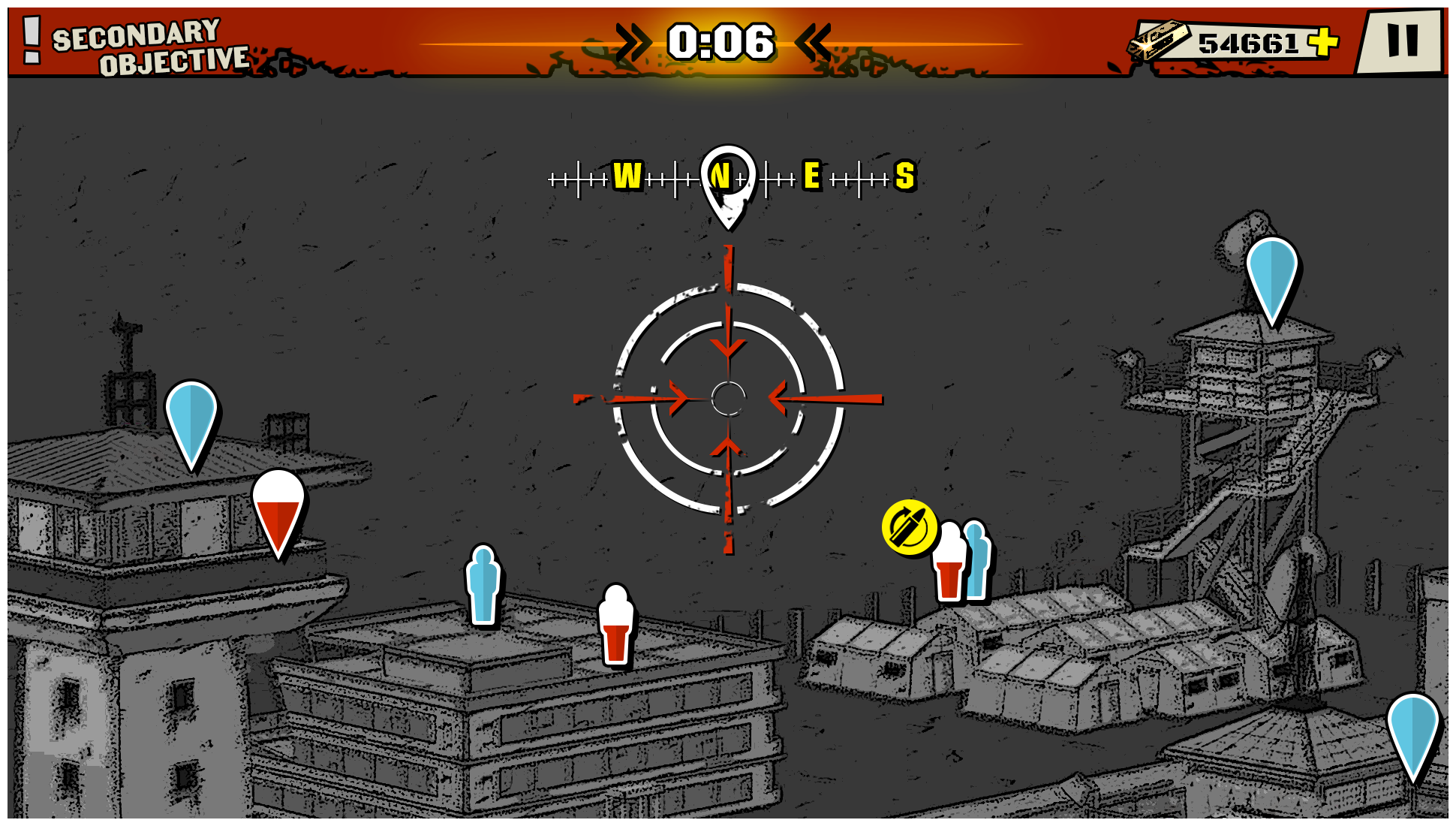Select the yellow bullet icon
This screenshot has height=826, width=1456.
pyautogui.click(x=909, y=527)
